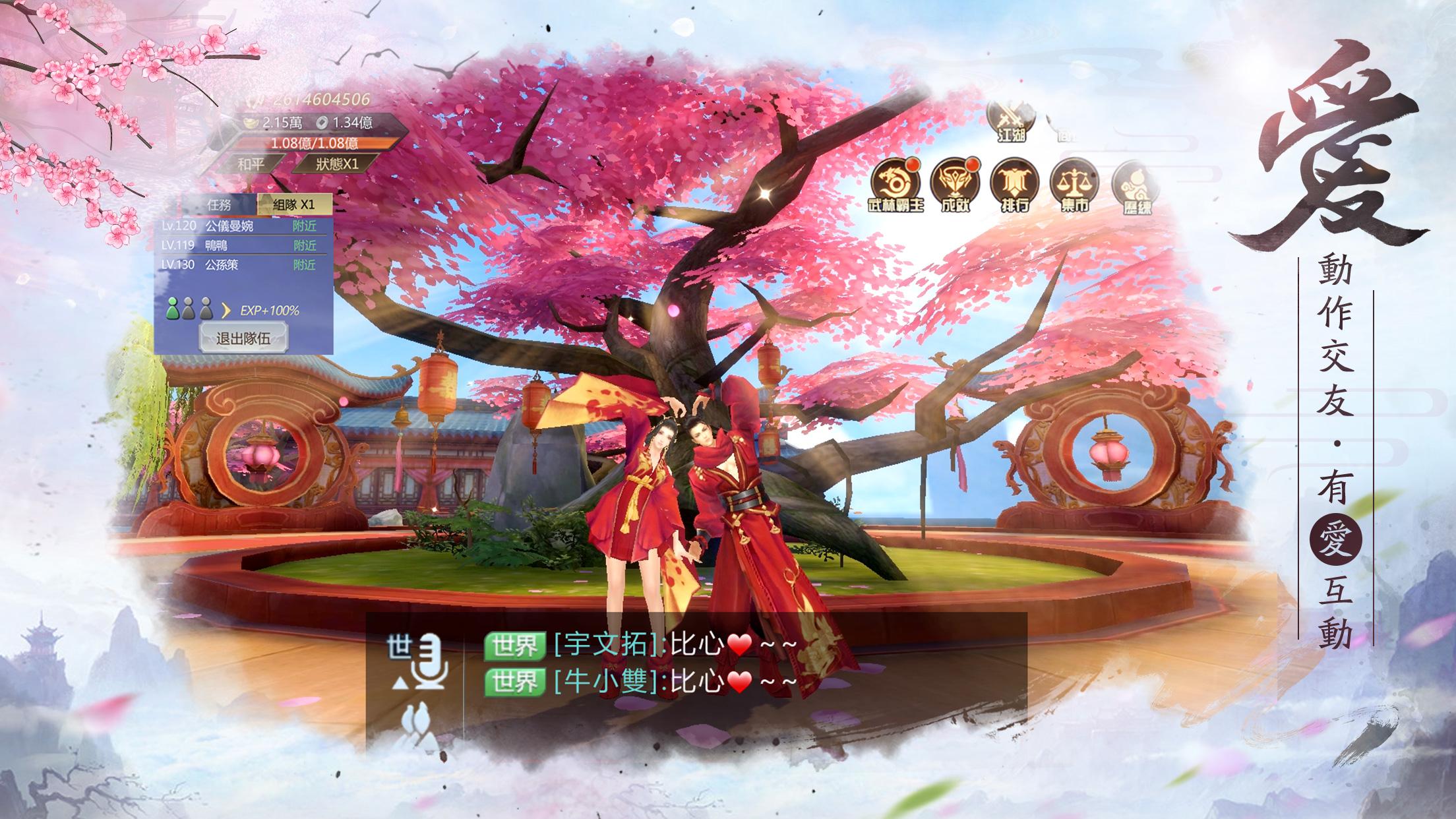The image size is (1456, 819).
Task: Open the 狀態X1 status button
Action: 336,164
